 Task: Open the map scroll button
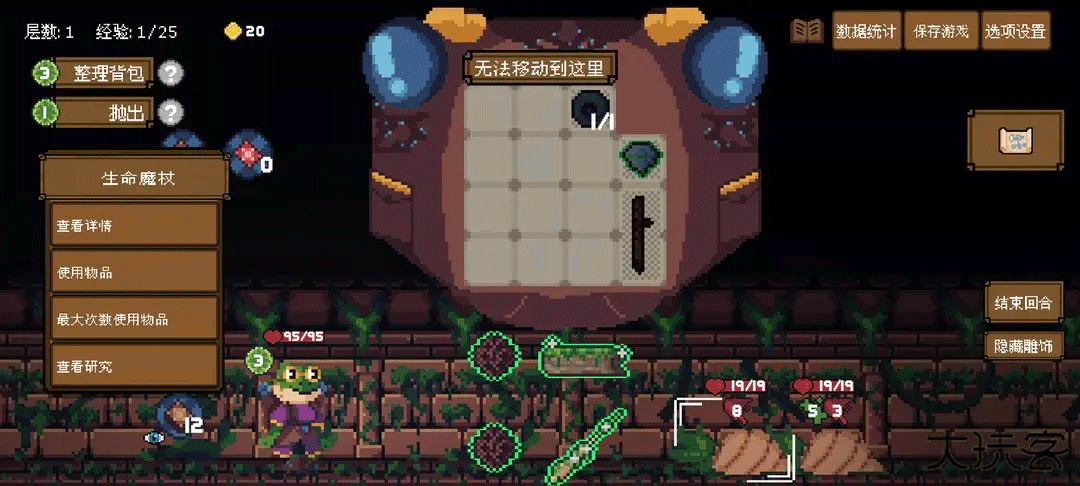point(1015,141)
